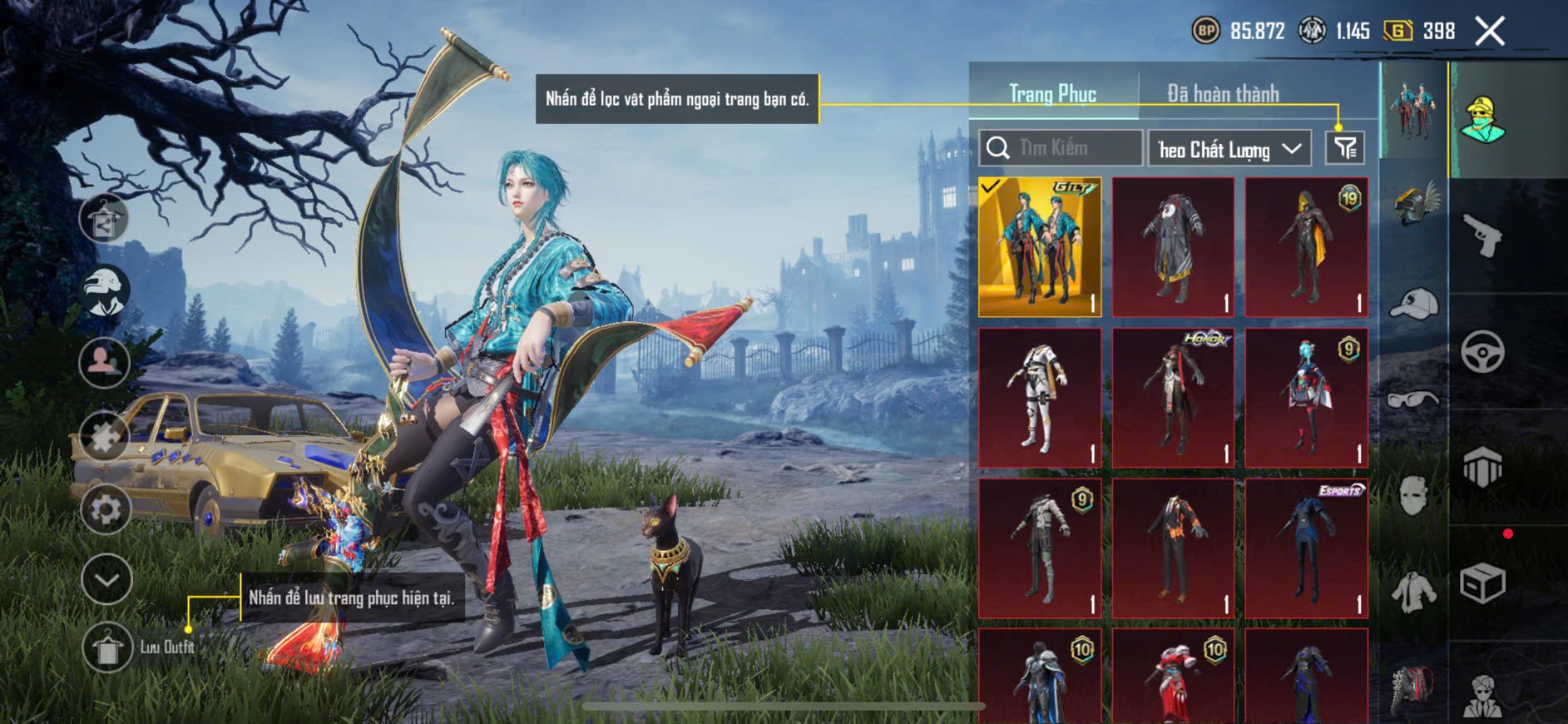Open the supply crate box section

[1482, 583]
